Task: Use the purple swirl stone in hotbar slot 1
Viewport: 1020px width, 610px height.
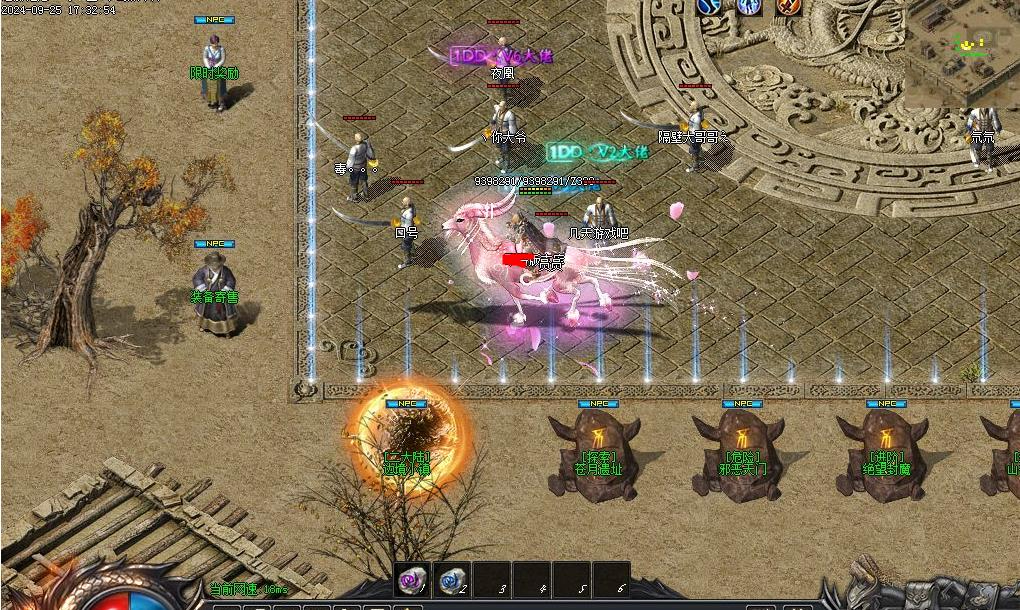Action: (x=412, y=580)
